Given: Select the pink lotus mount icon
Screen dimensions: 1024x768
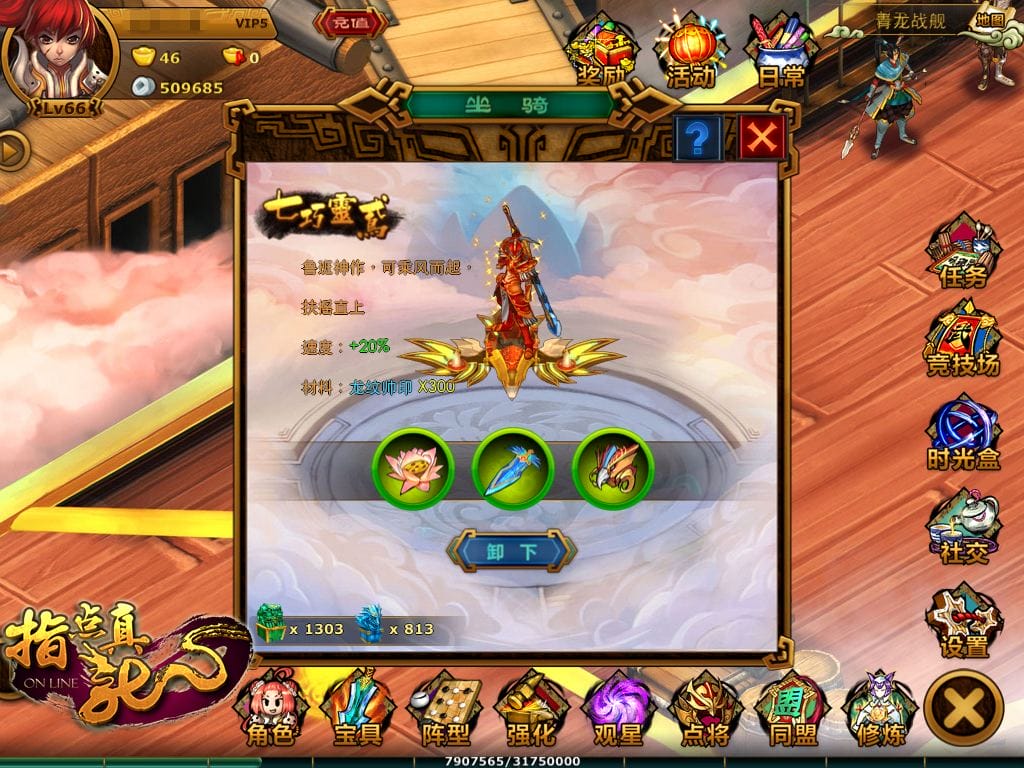Looking at the screenshot, I should [413, 469].
